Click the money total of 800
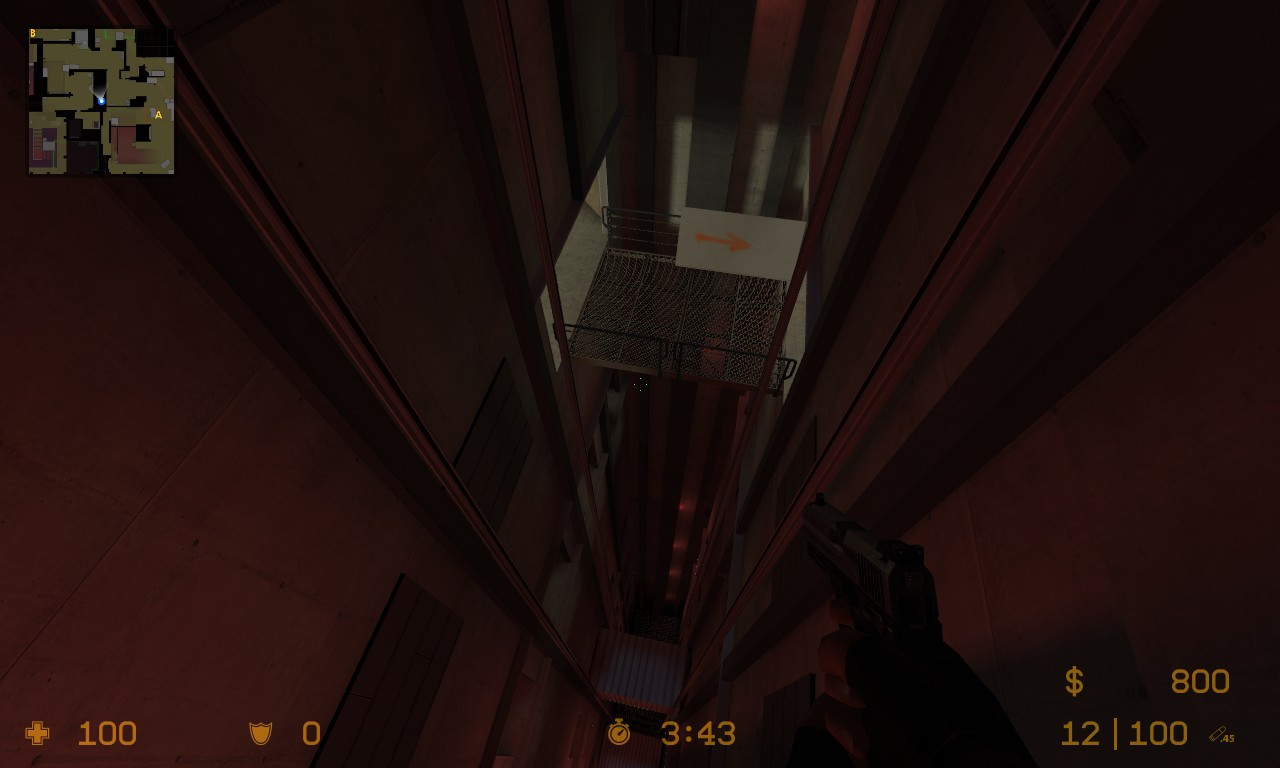 (x=1200, y=681)
